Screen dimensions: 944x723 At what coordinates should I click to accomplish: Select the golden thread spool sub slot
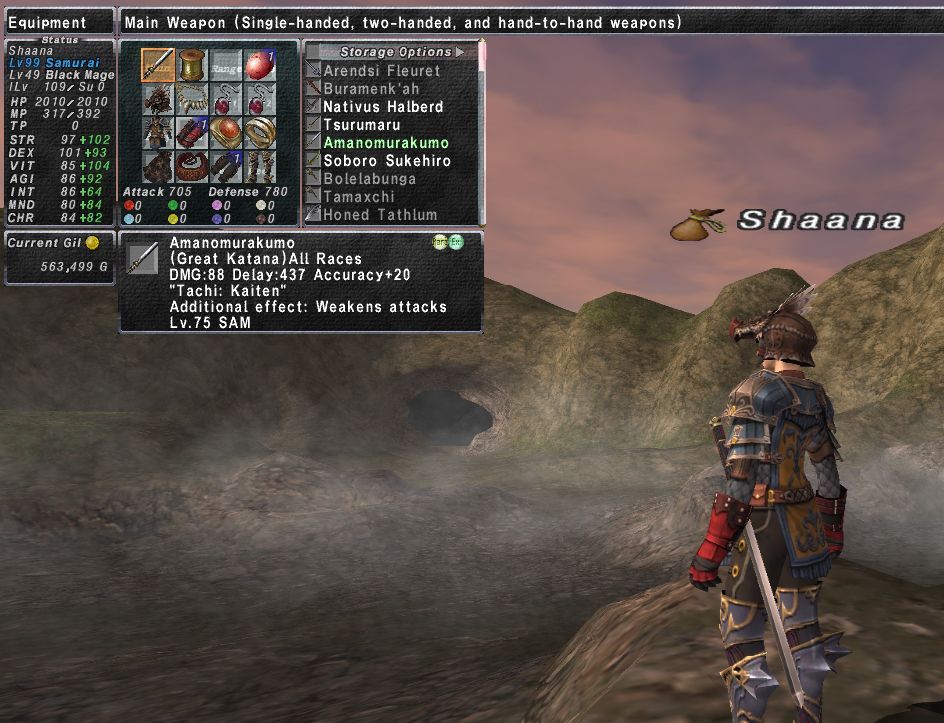(192, 65)
